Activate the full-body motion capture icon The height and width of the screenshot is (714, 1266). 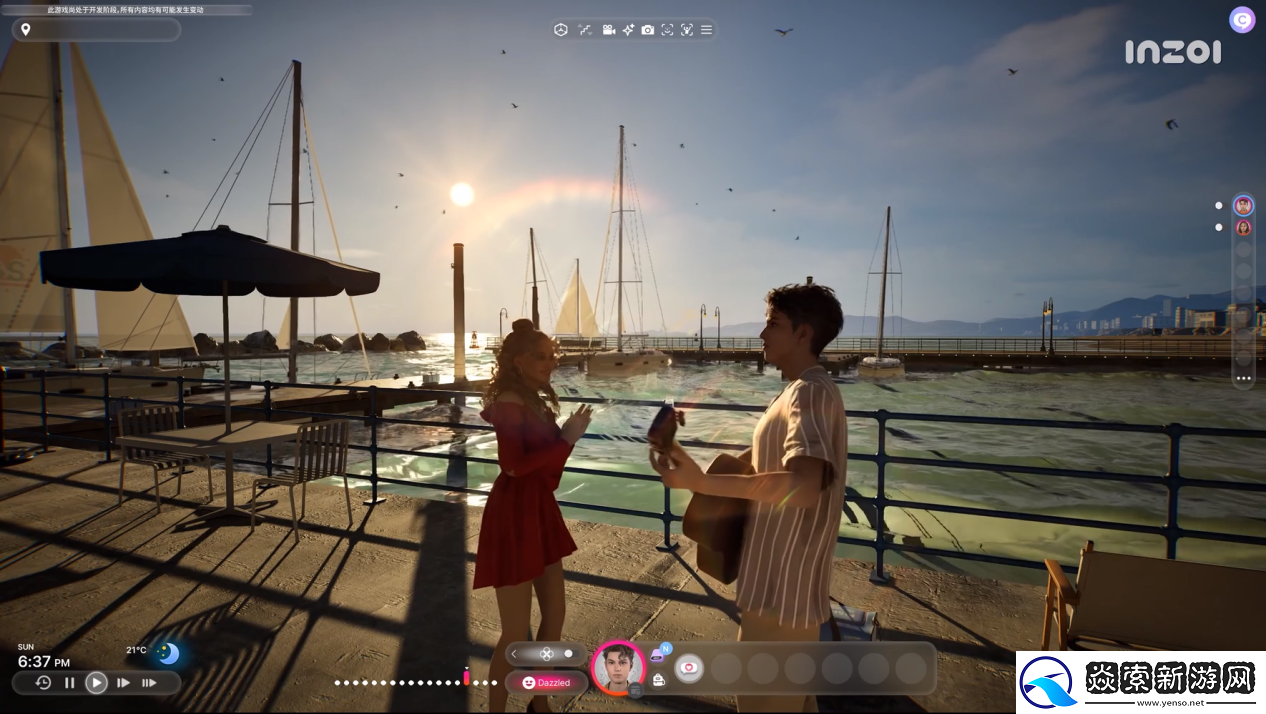point(687,30)
